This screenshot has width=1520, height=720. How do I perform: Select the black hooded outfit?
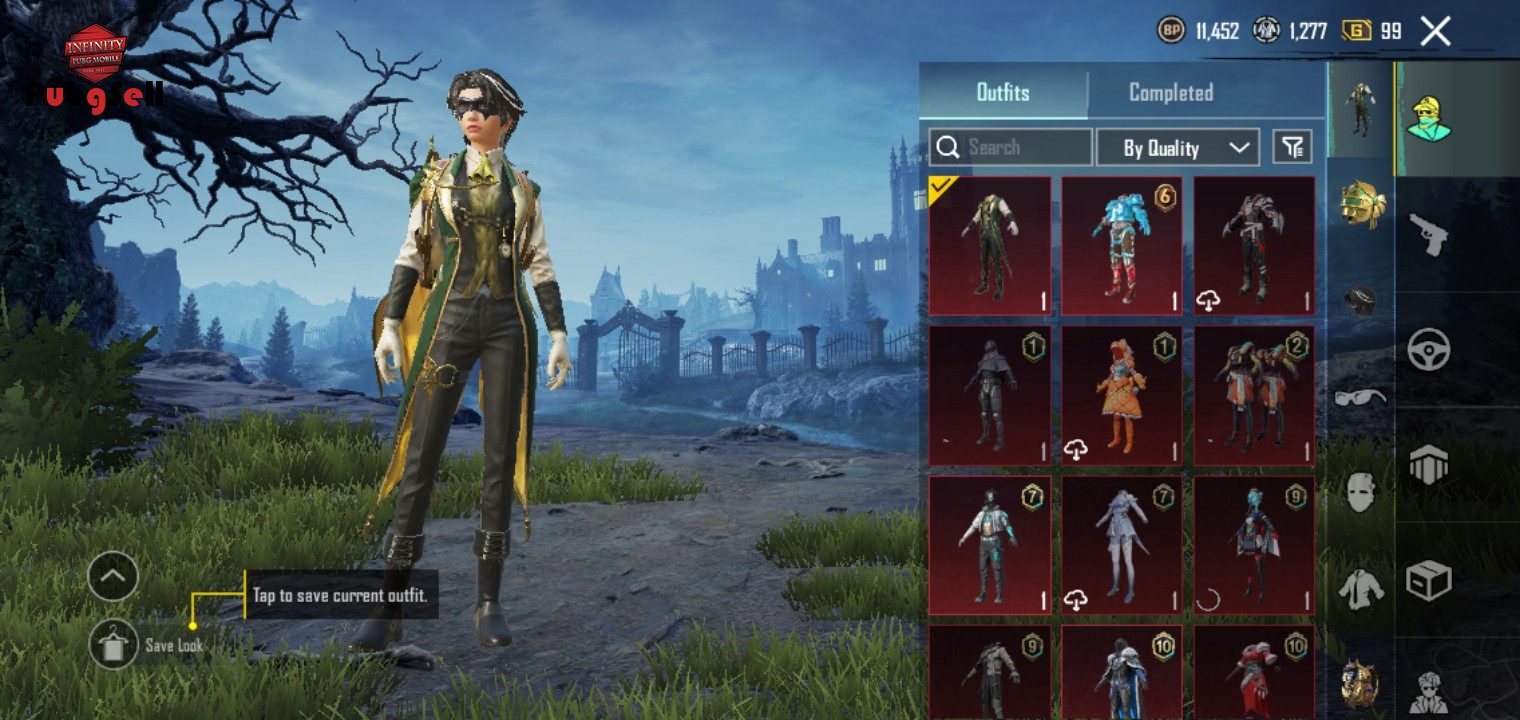point(989,396)
